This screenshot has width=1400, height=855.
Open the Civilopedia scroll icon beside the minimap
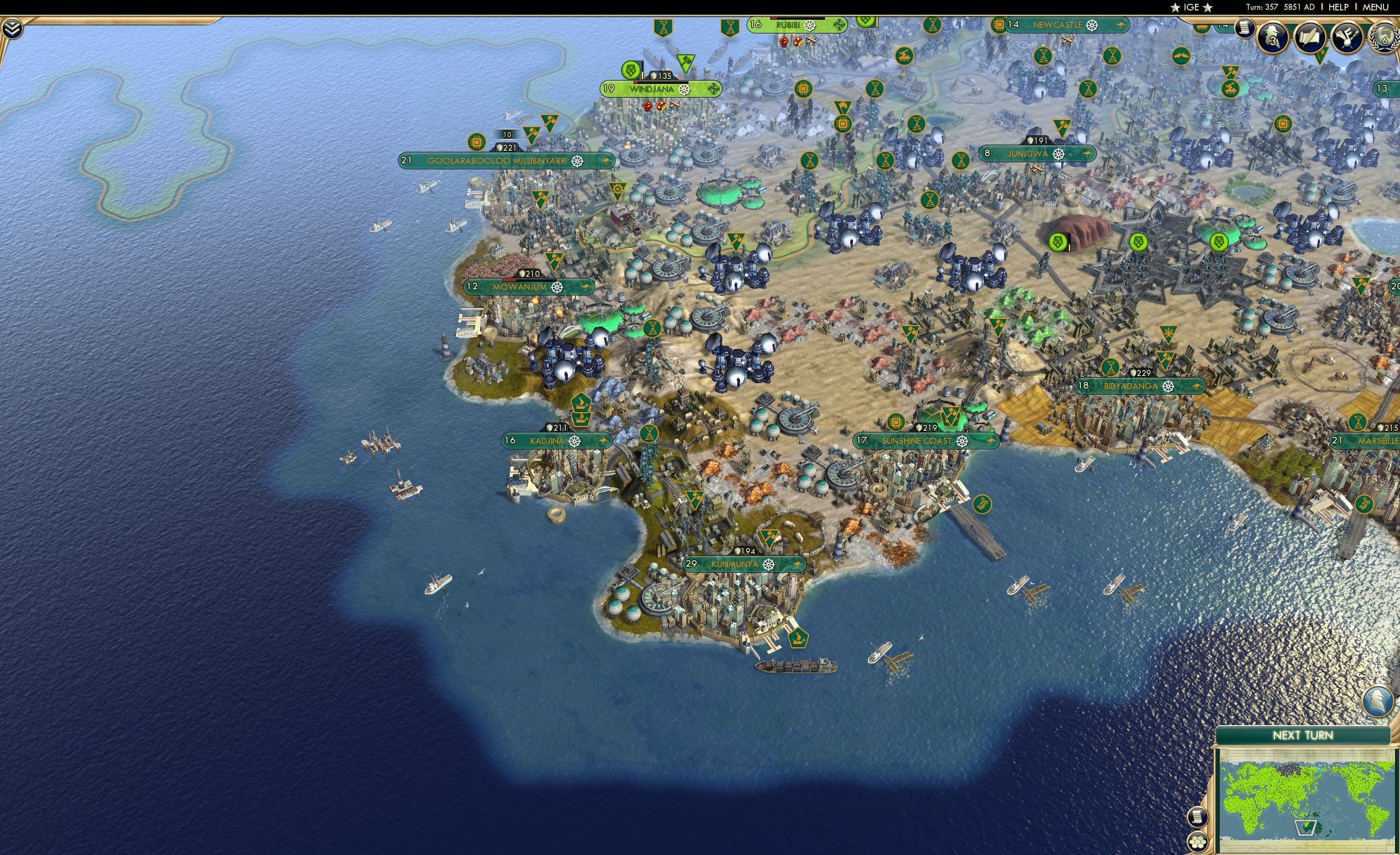[1198, 818]
